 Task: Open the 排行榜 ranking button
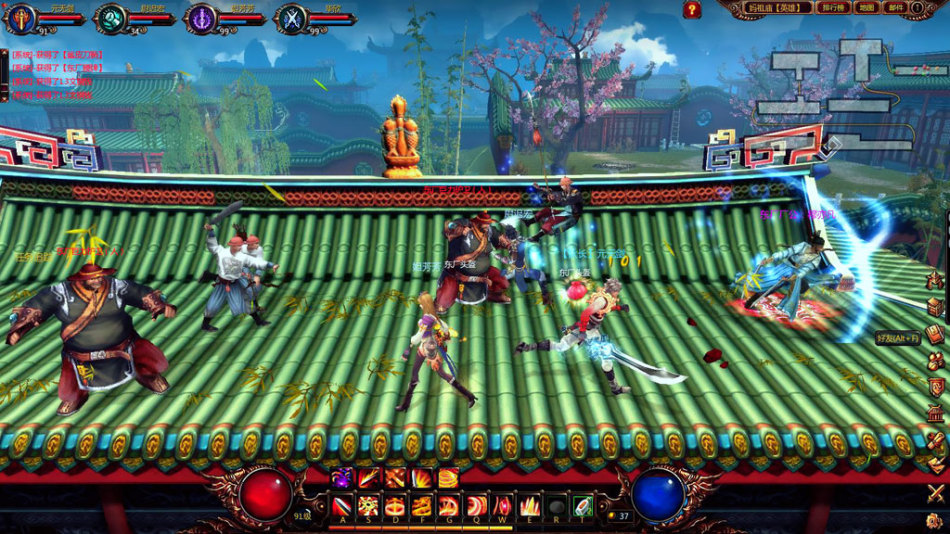[x=832, y=7]
